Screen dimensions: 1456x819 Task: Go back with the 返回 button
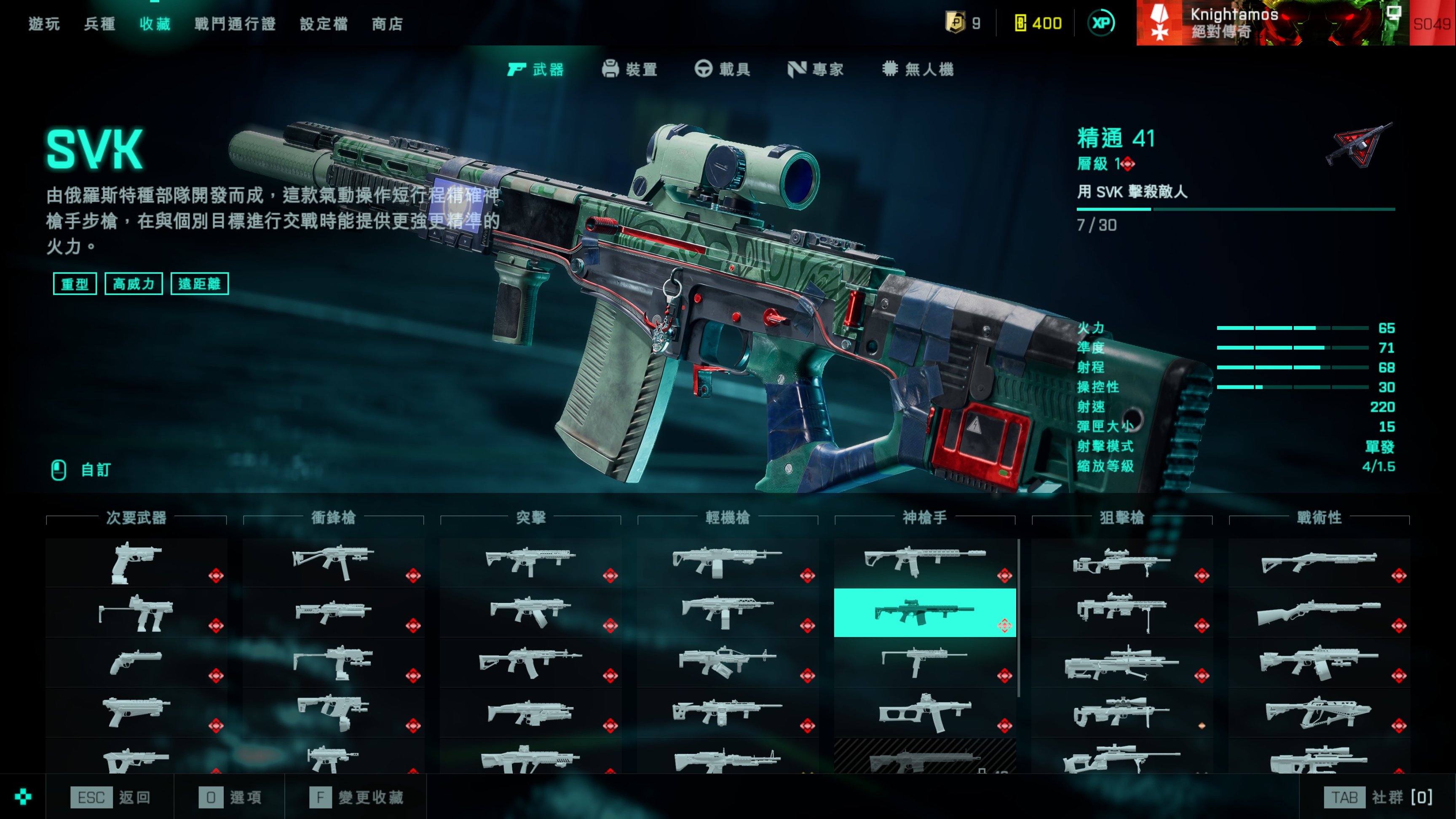click(x=111, y=797)
